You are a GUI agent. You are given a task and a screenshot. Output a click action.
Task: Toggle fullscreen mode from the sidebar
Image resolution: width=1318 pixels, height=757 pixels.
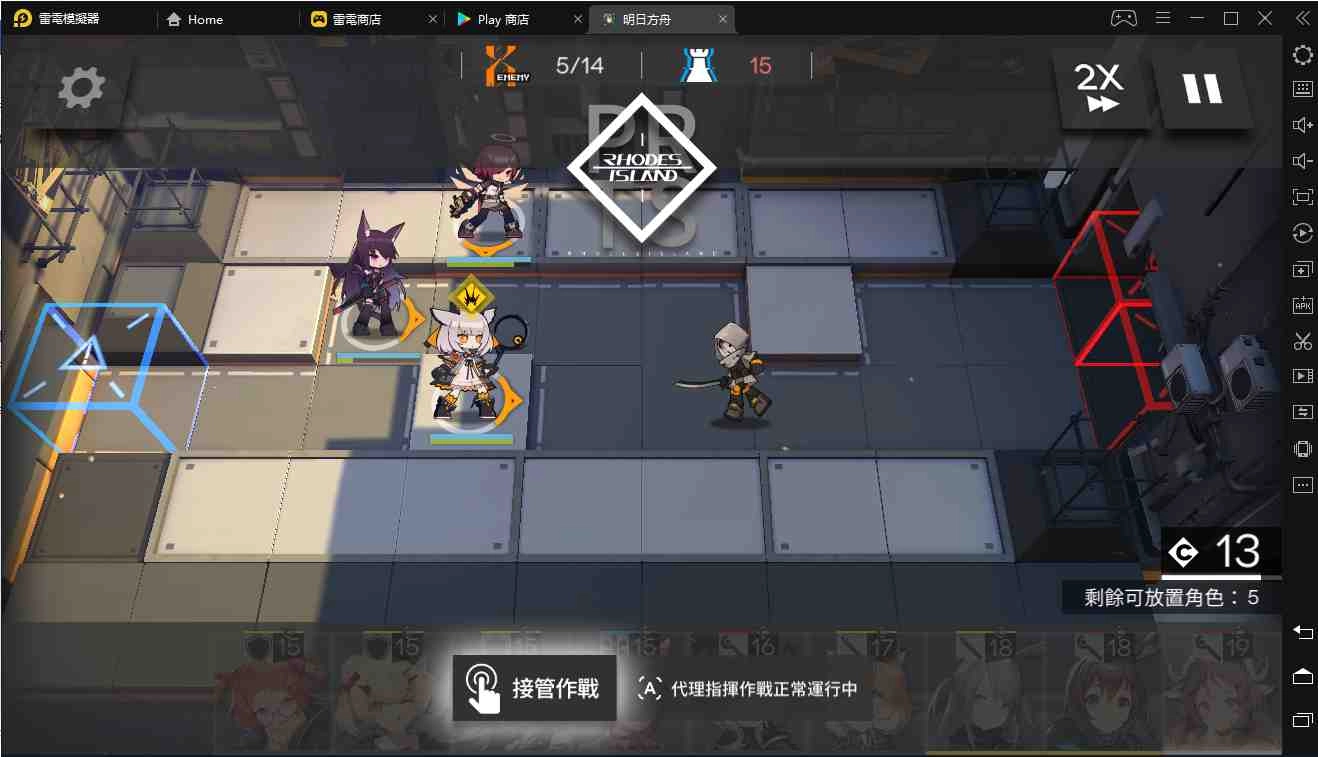coord(1302,196)
